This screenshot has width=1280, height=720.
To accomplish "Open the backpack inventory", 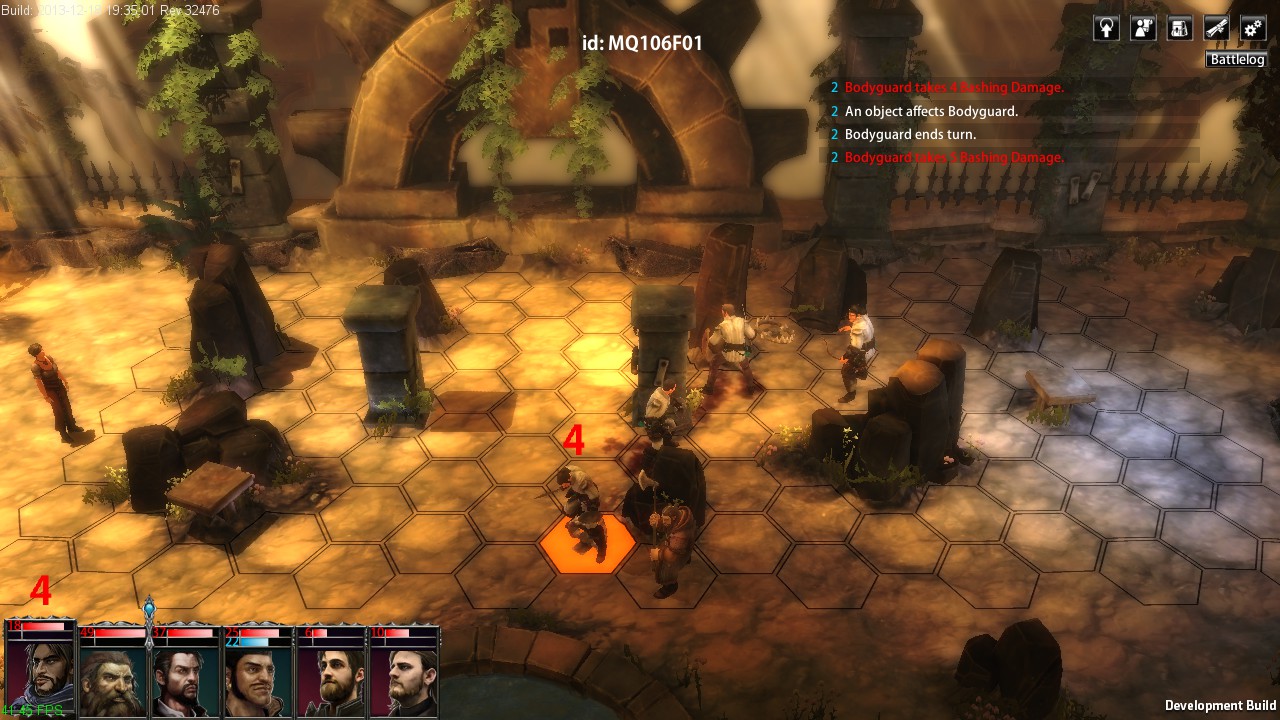I will click(x=1180, y=28).
